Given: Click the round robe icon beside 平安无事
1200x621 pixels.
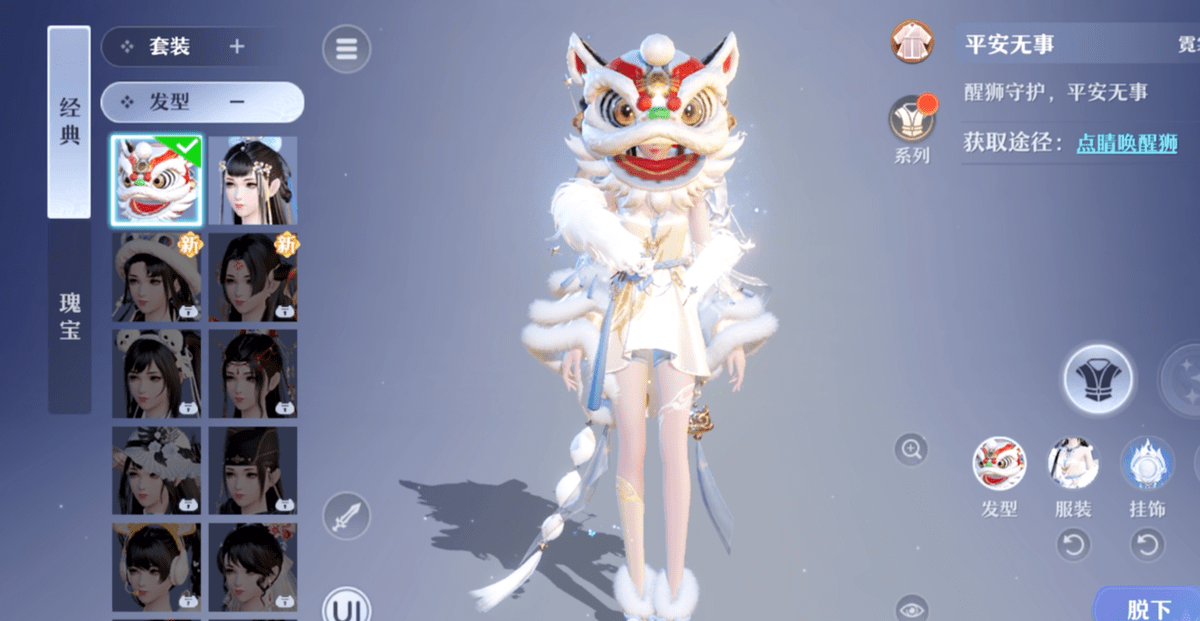Looking at the screenshot, I should [x=911, y=42].
